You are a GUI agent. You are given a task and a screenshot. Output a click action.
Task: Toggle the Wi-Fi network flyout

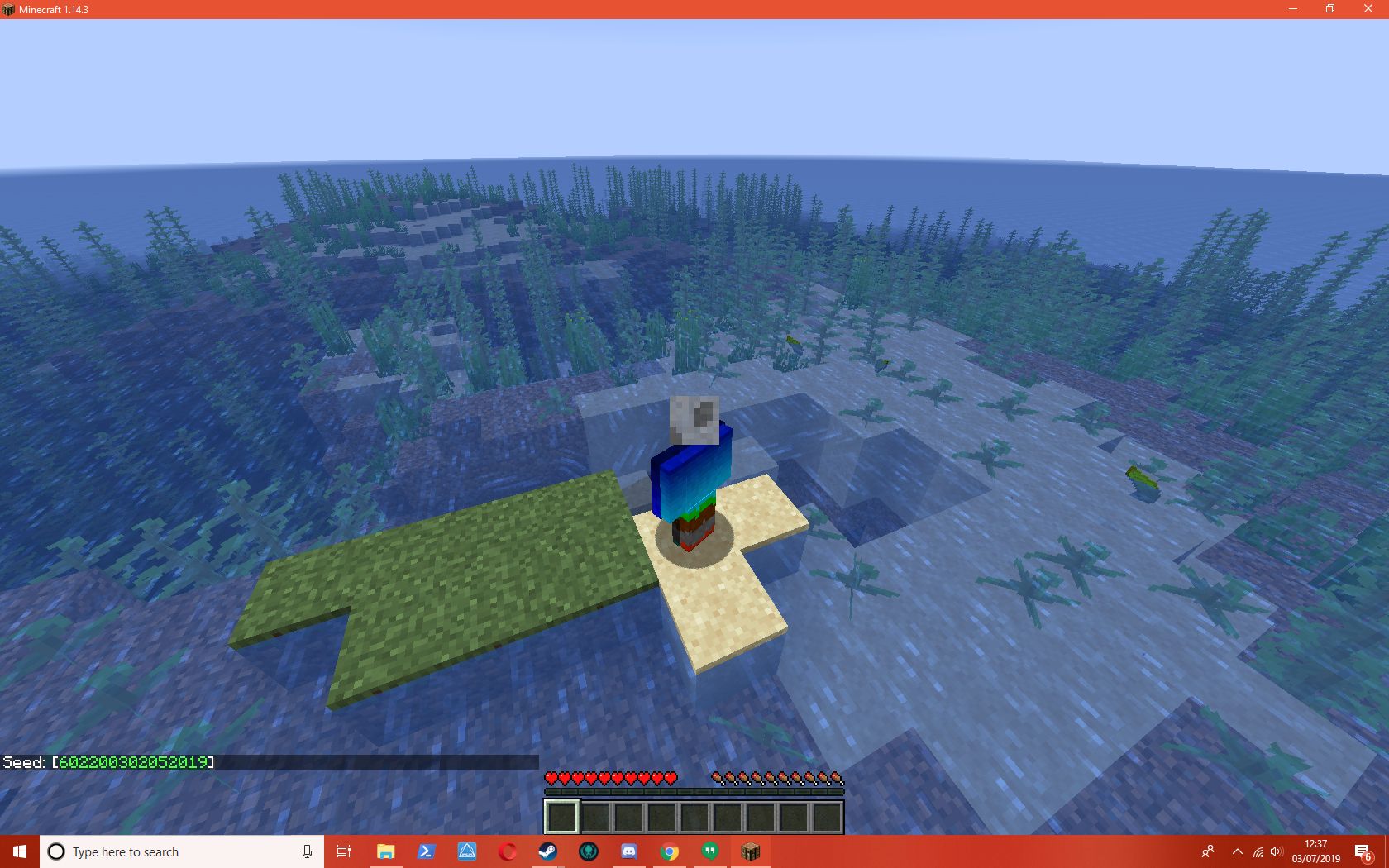coord(1259,851)
